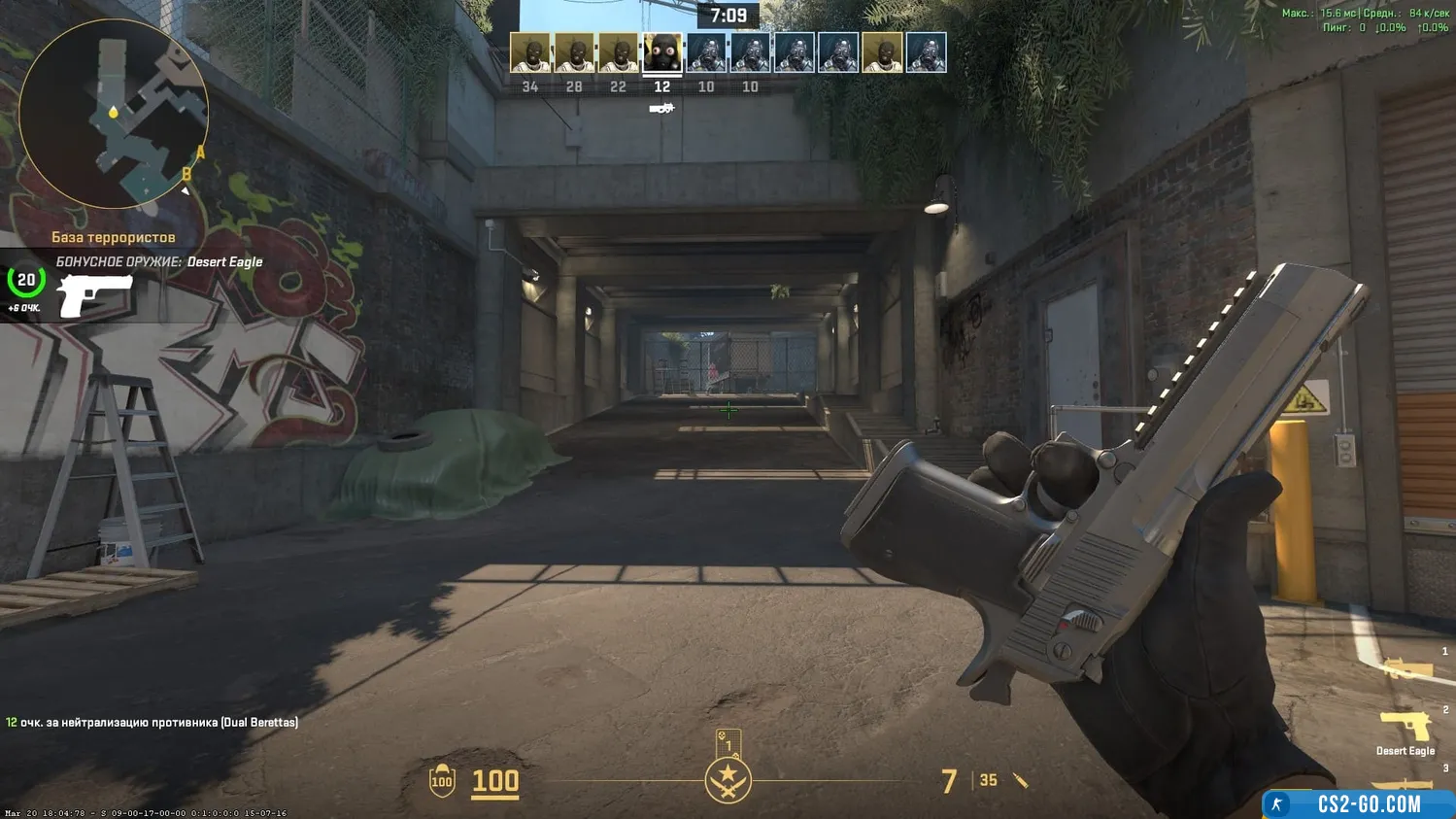
Task: Select the player avatar with score 28
Action: click(574, 53)
